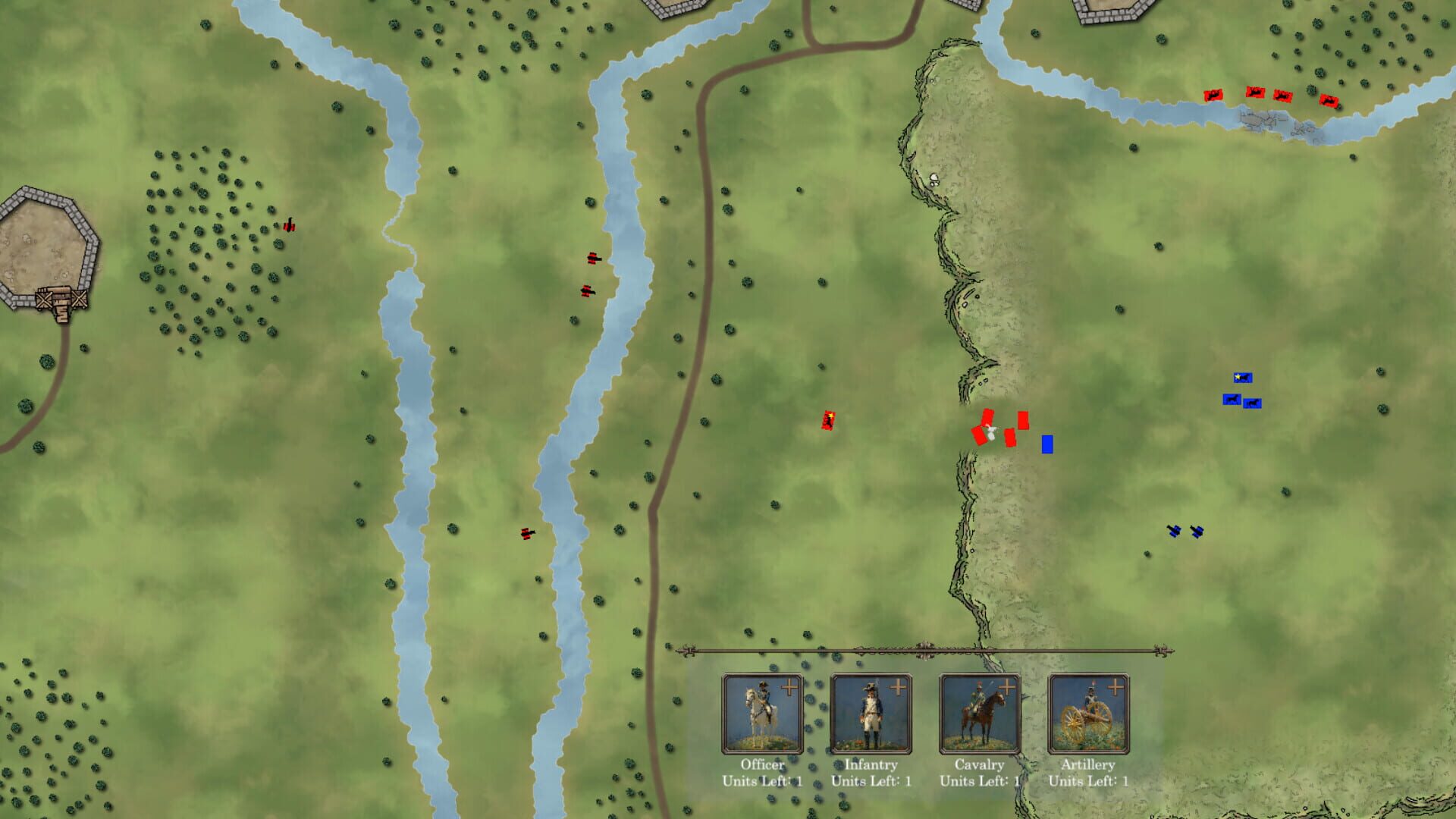
Task: Select the tilted red infantry block beside the eagle
Action: coord(978,438)
